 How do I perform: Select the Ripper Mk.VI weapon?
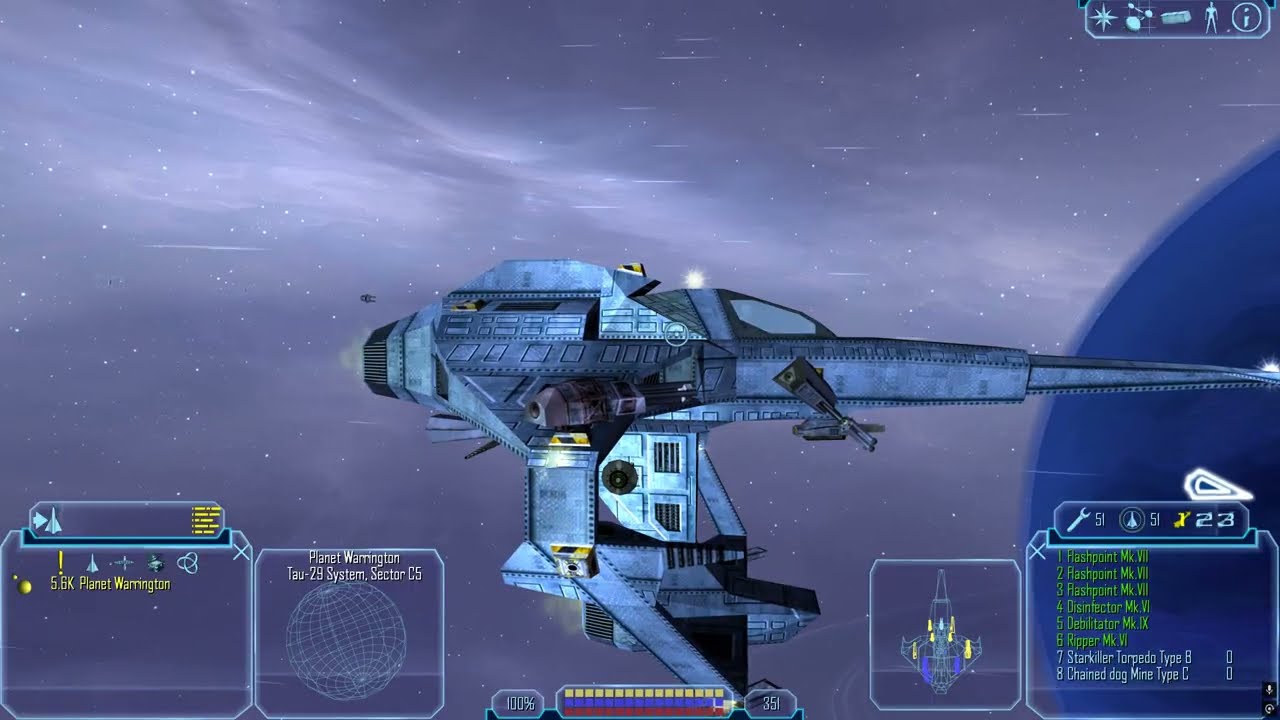(x=1092, y=641)
